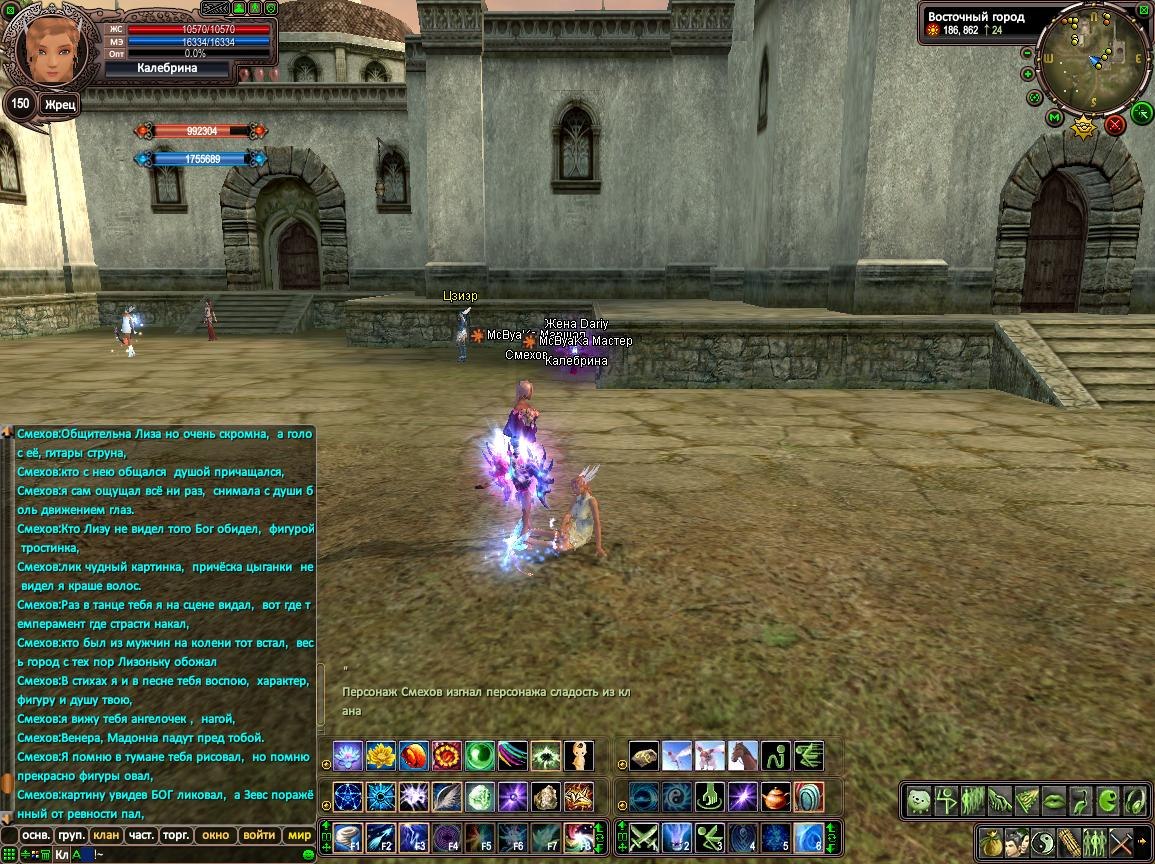This screenshot has width=1155, height=864.
Task: Click the red crossed-swords PK button
Action: (1115, 125)
